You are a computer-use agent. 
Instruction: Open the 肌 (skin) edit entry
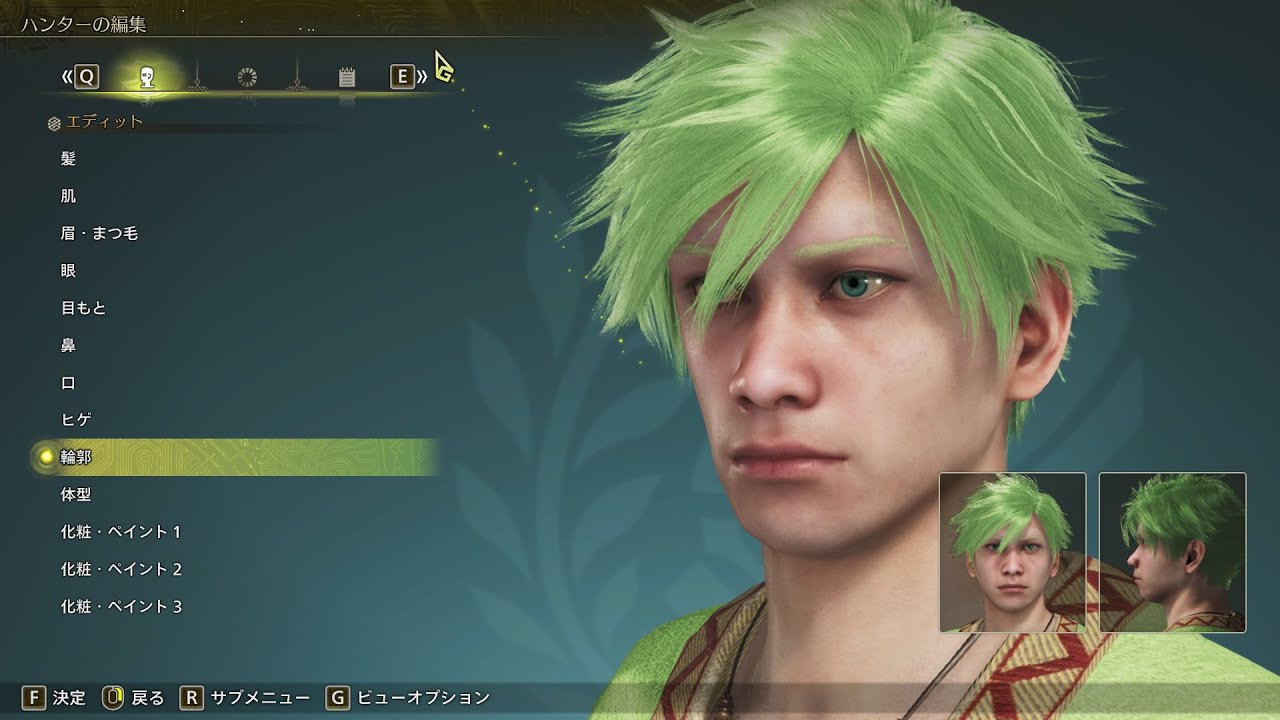tap(68, 196)
